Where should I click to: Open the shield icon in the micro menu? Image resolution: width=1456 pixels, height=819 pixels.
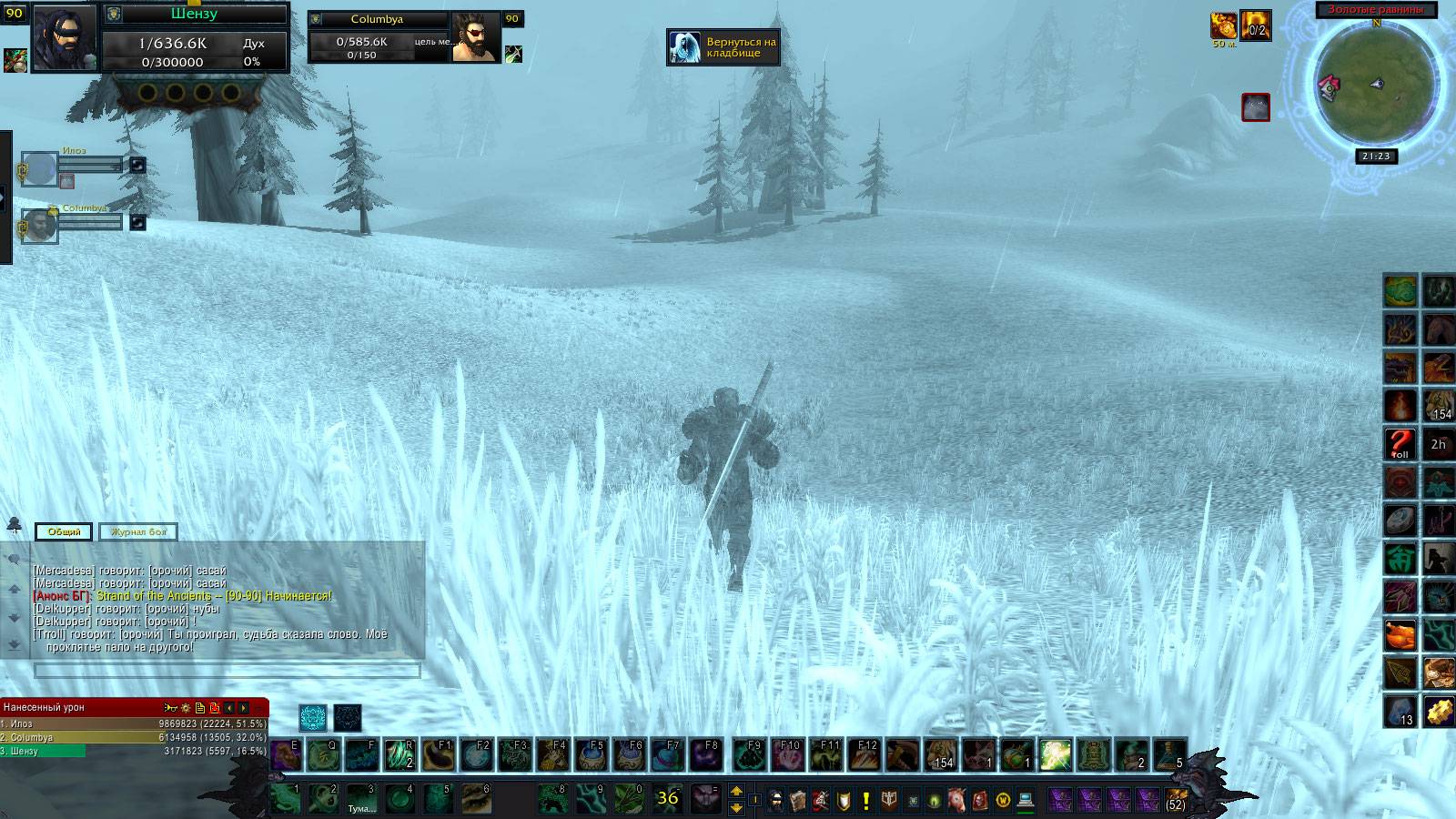pos(844,800)
